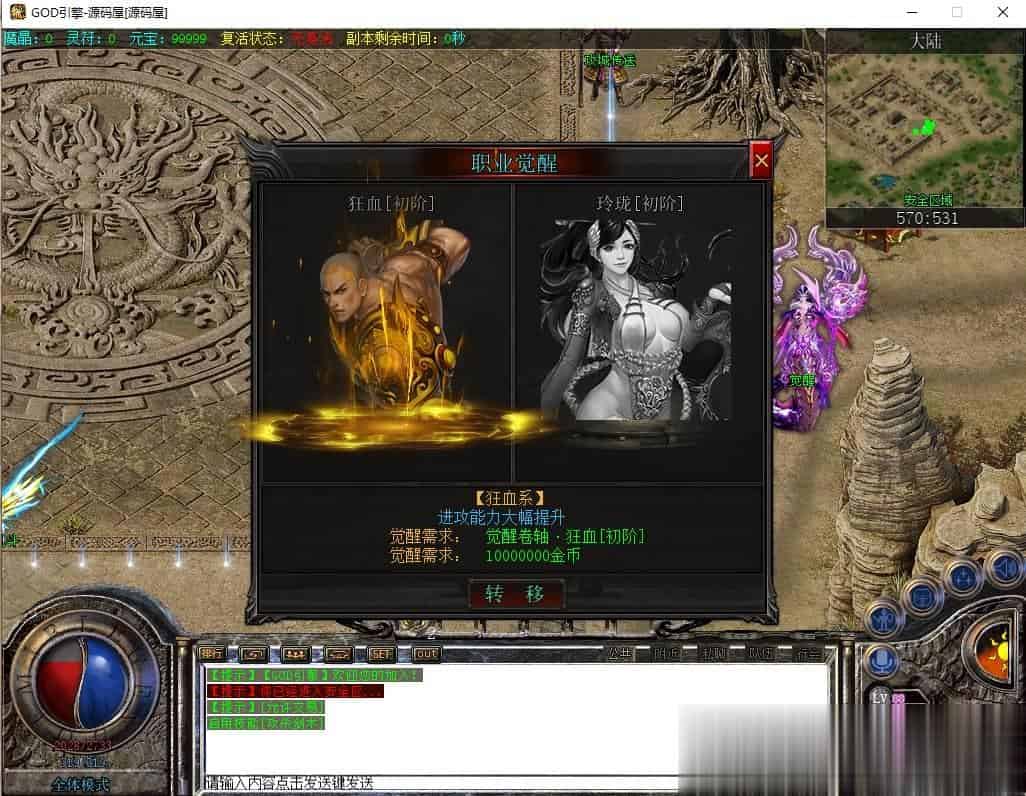Toggle the microphone voice icon
The width and height of the screenshot is (1026, 796).
882,661
